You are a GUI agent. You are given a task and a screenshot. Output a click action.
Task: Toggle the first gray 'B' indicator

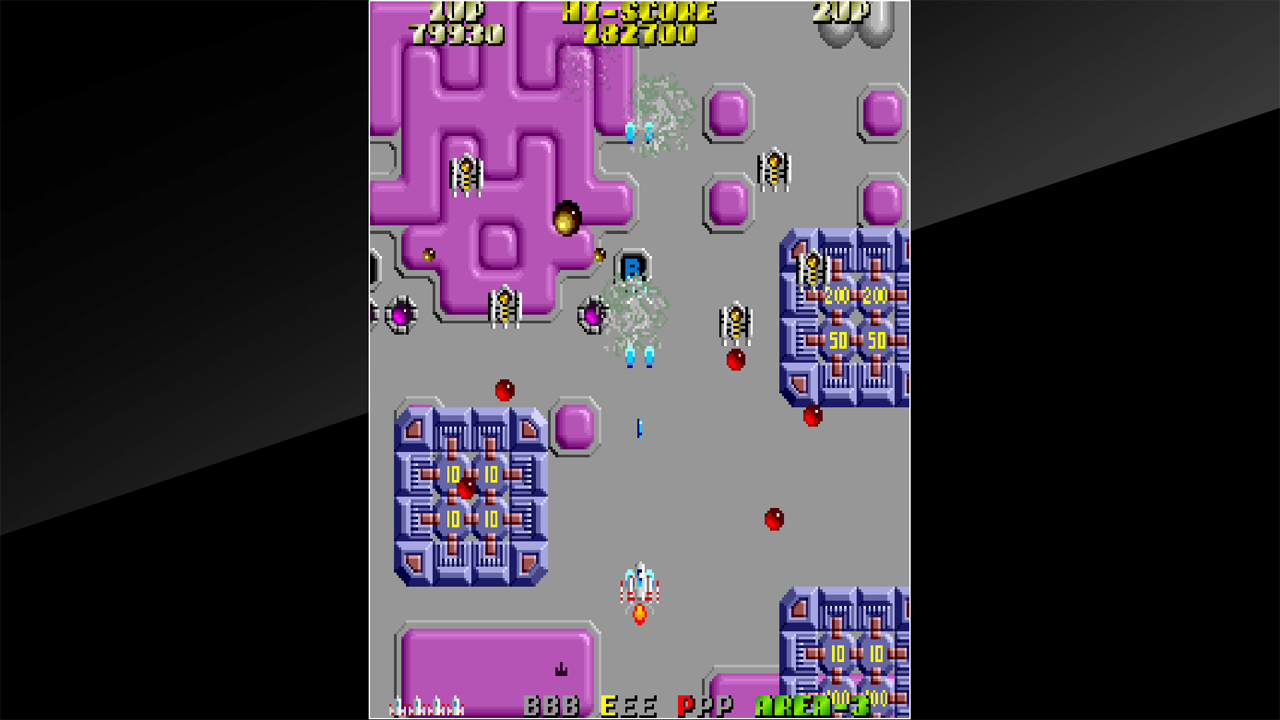click(530, 705)
